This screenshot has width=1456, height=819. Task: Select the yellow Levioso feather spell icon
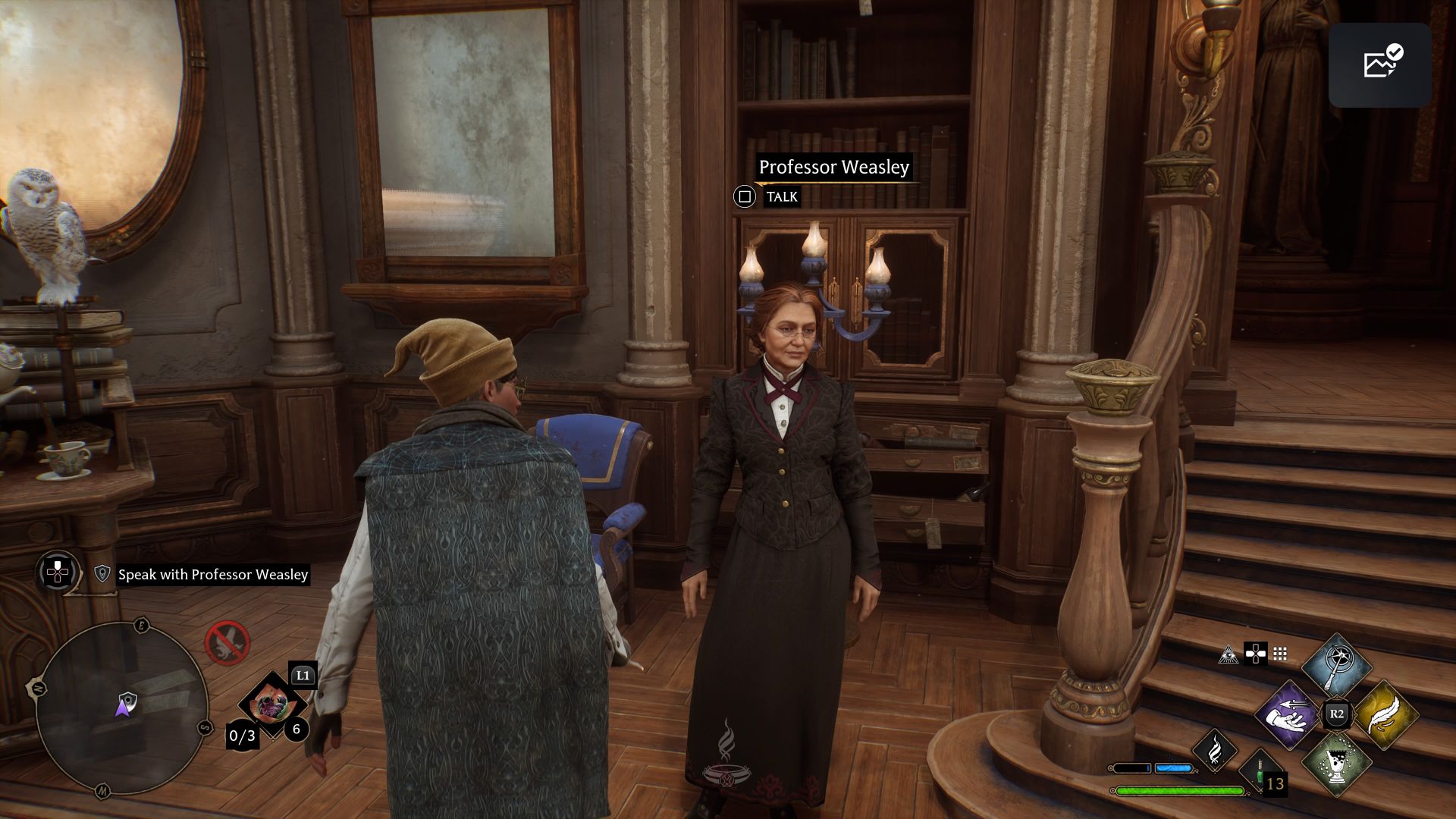pyautogui.click(x=1389, y=717)
